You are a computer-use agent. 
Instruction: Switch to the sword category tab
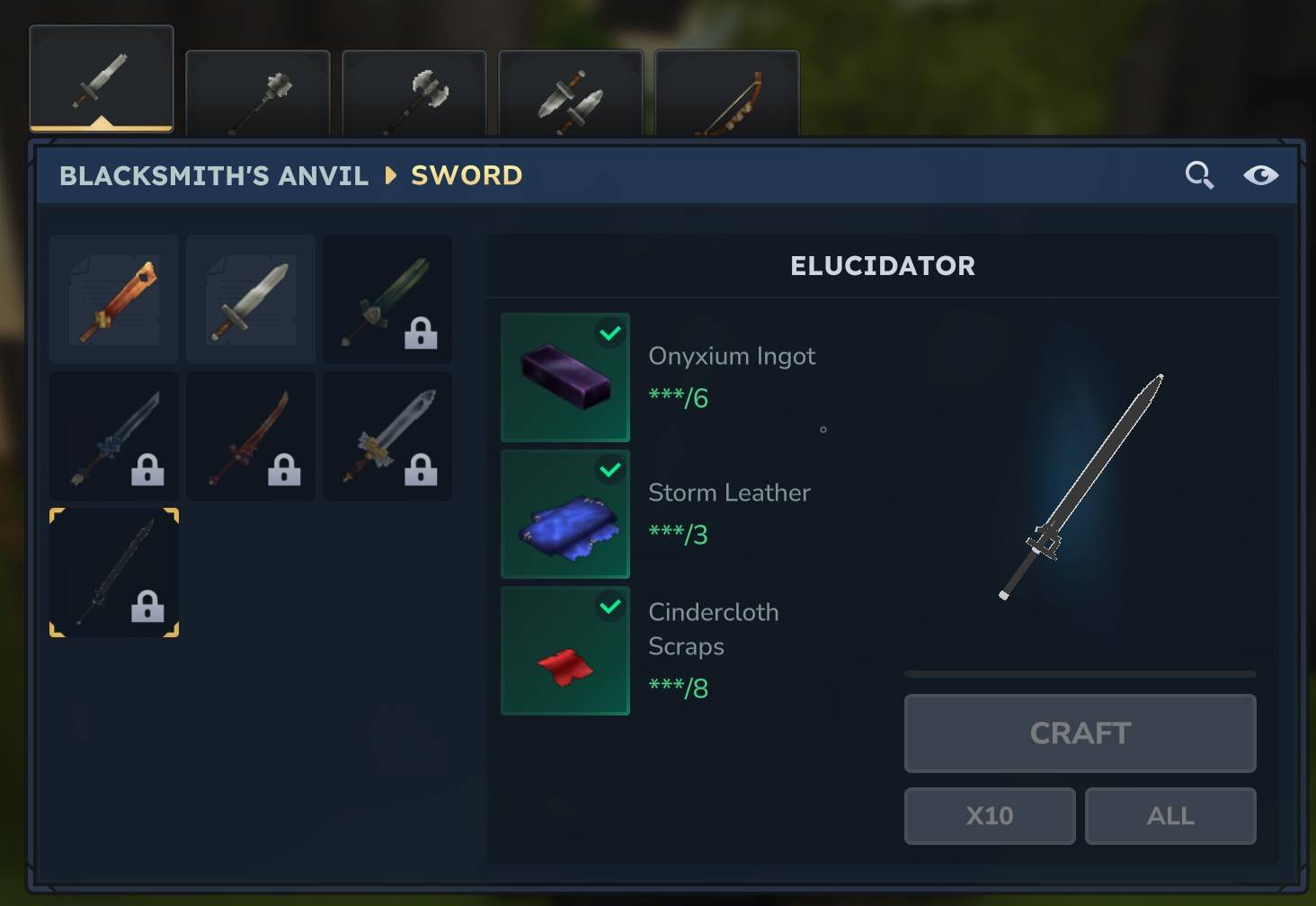[x=102, y=79]
